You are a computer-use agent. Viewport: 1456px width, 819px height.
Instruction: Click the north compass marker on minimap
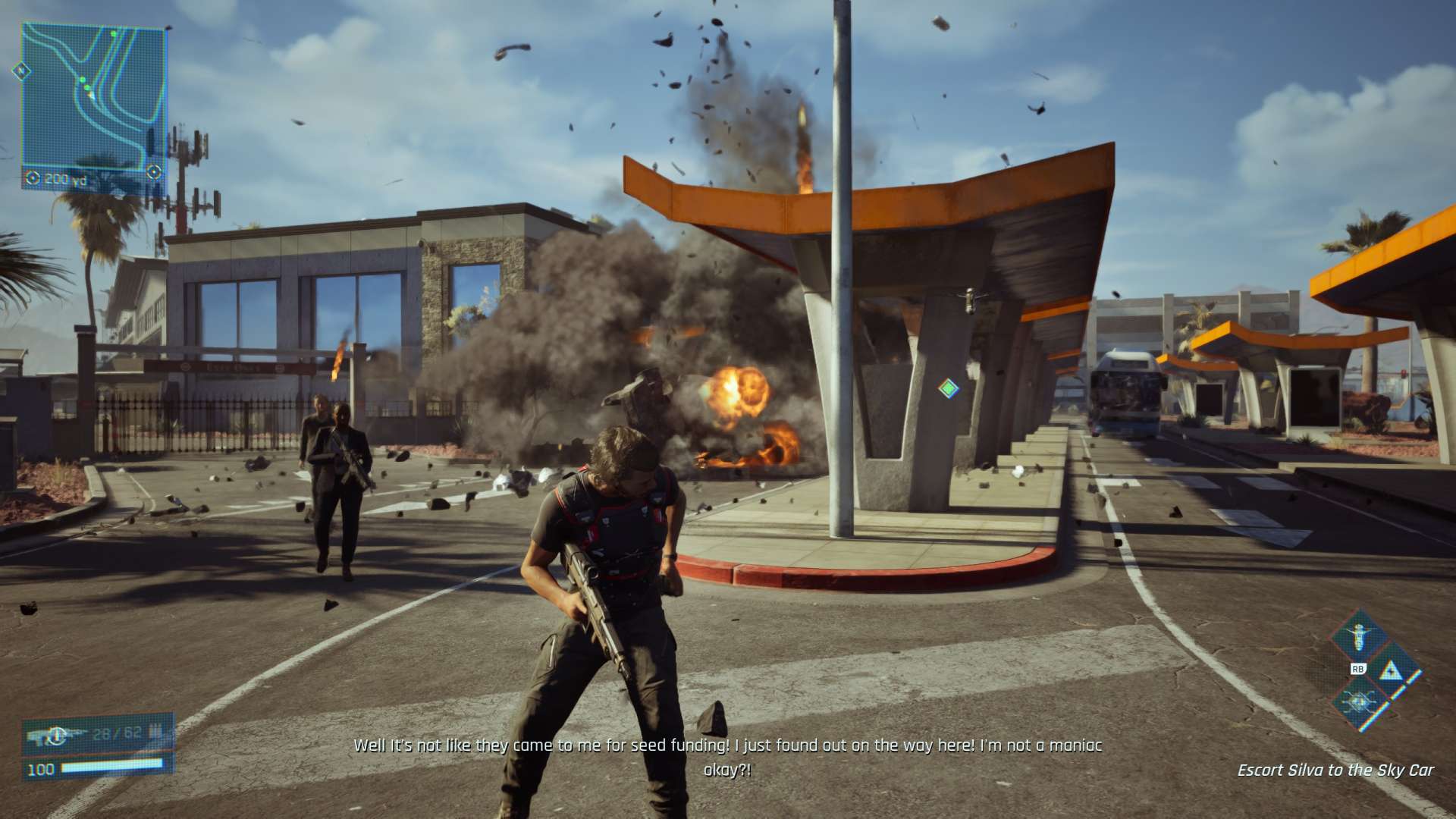click(x=21, y=71)
